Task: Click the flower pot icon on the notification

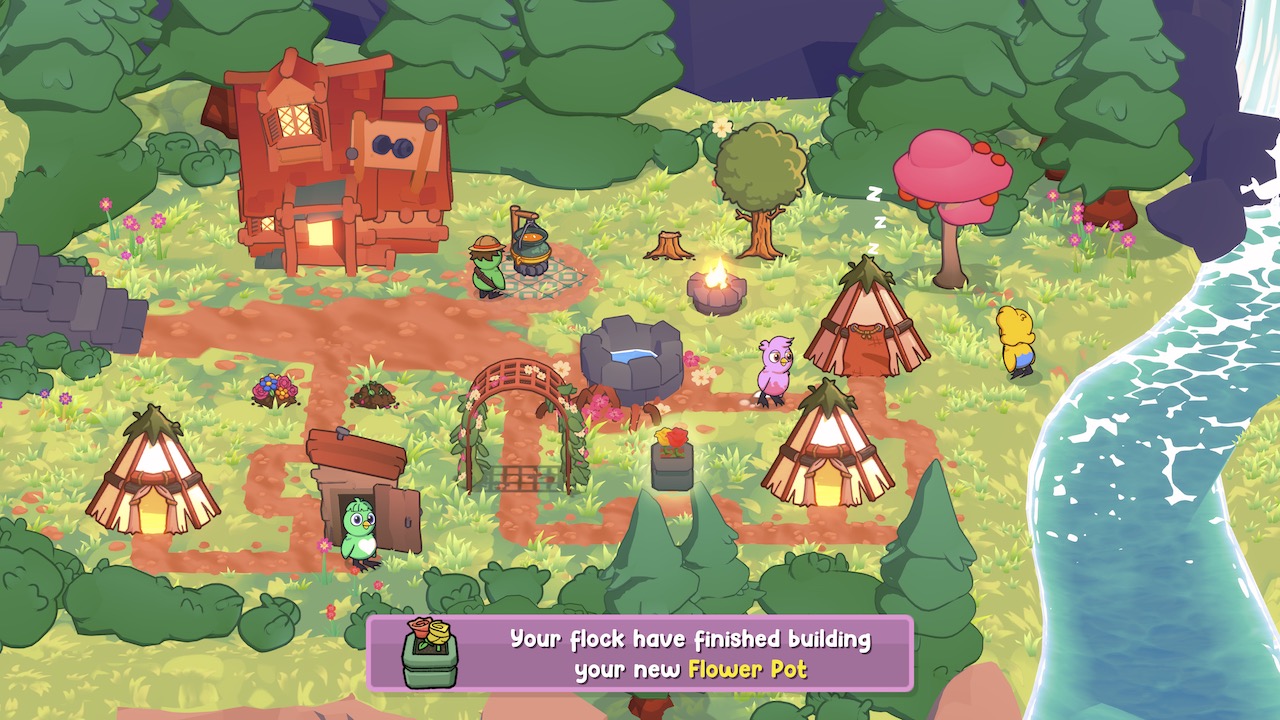Action: [427, 653]
